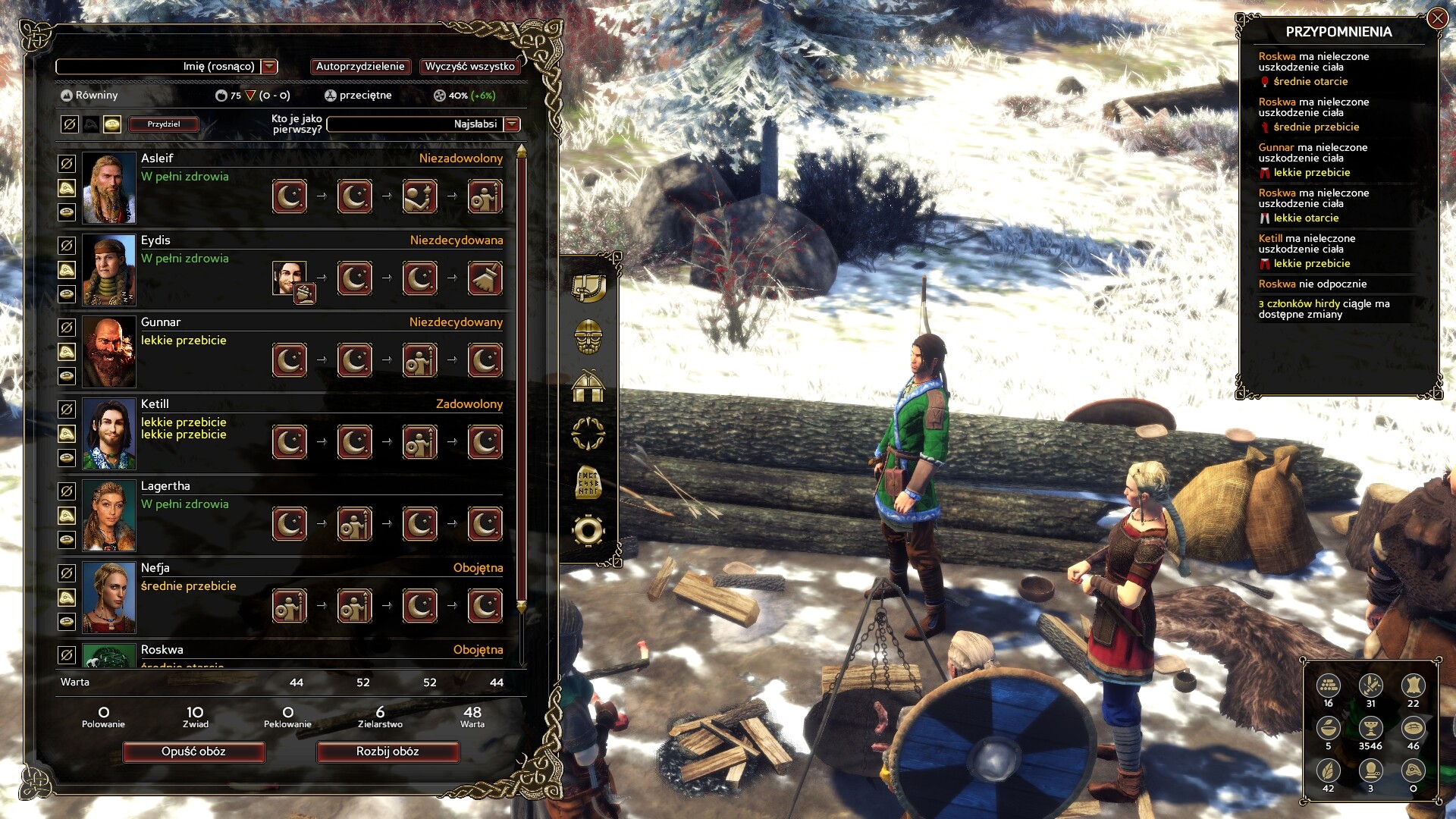Image resolution: width=1456 pixels, height=819 pixels.
Task: Open the drinking horn side tab
Action: coord(588,287)
